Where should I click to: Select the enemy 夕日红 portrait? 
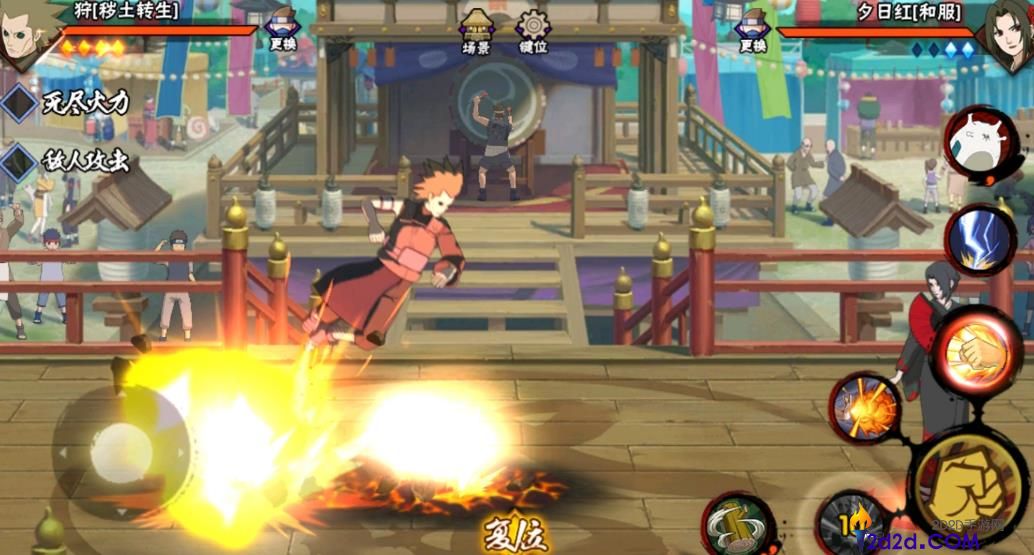[x=1008, y=33]
